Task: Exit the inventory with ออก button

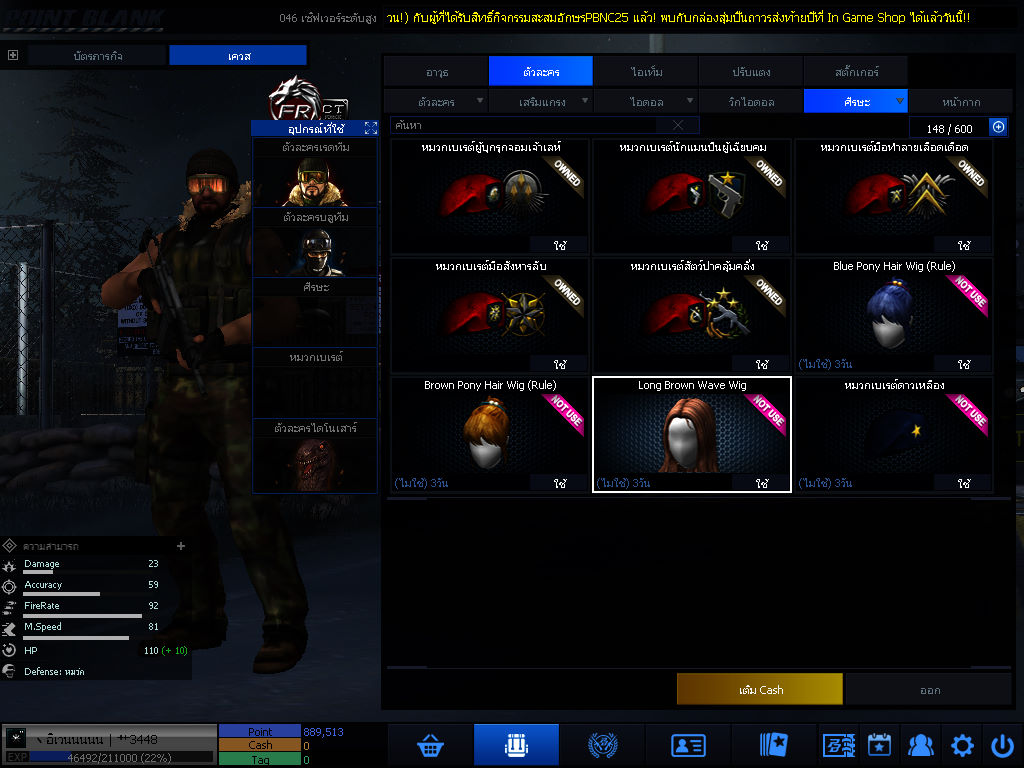Action: point(929,690)
